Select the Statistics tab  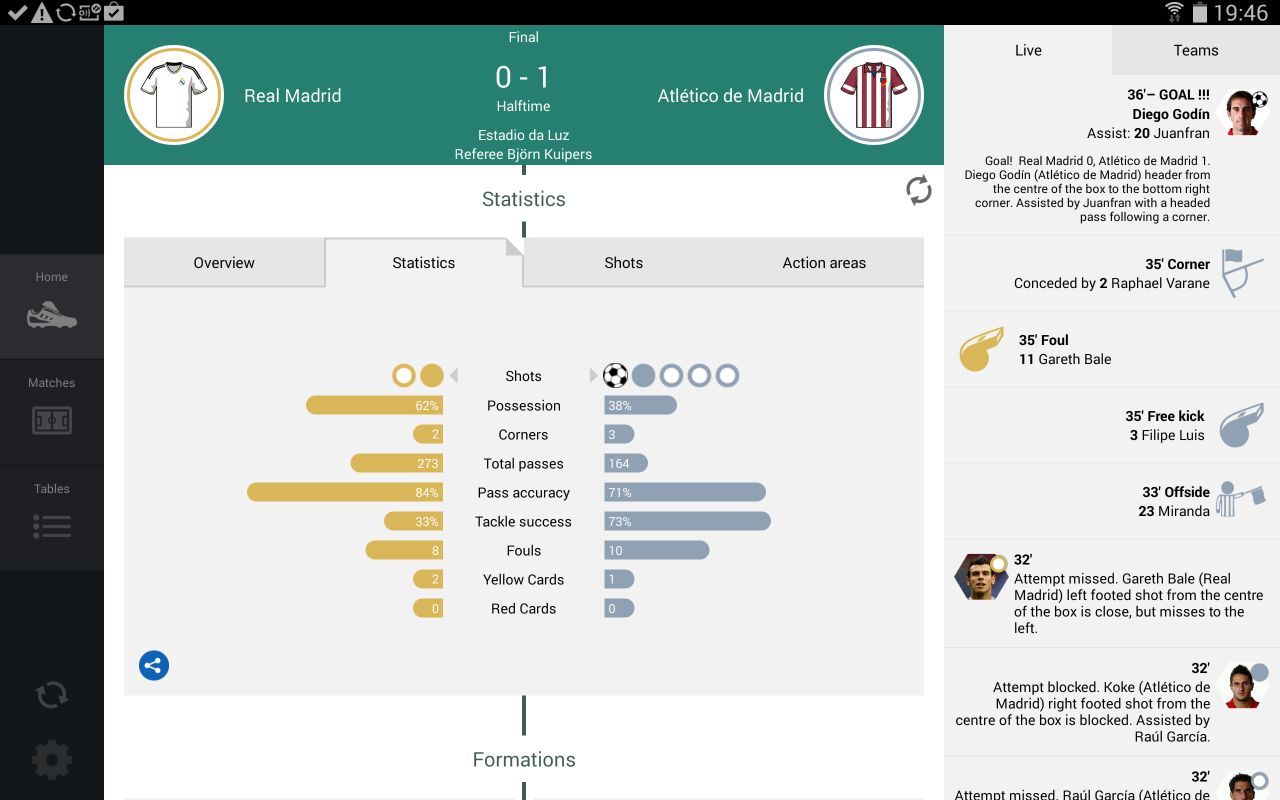(423, 263)
